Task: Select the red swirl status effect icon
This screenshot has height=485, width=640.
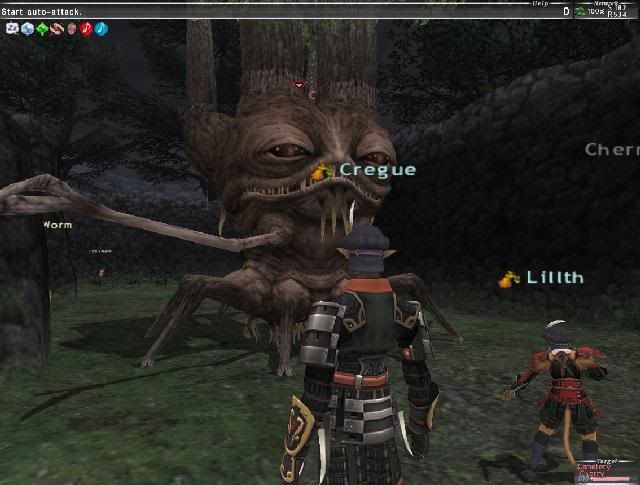Action: 57,29
